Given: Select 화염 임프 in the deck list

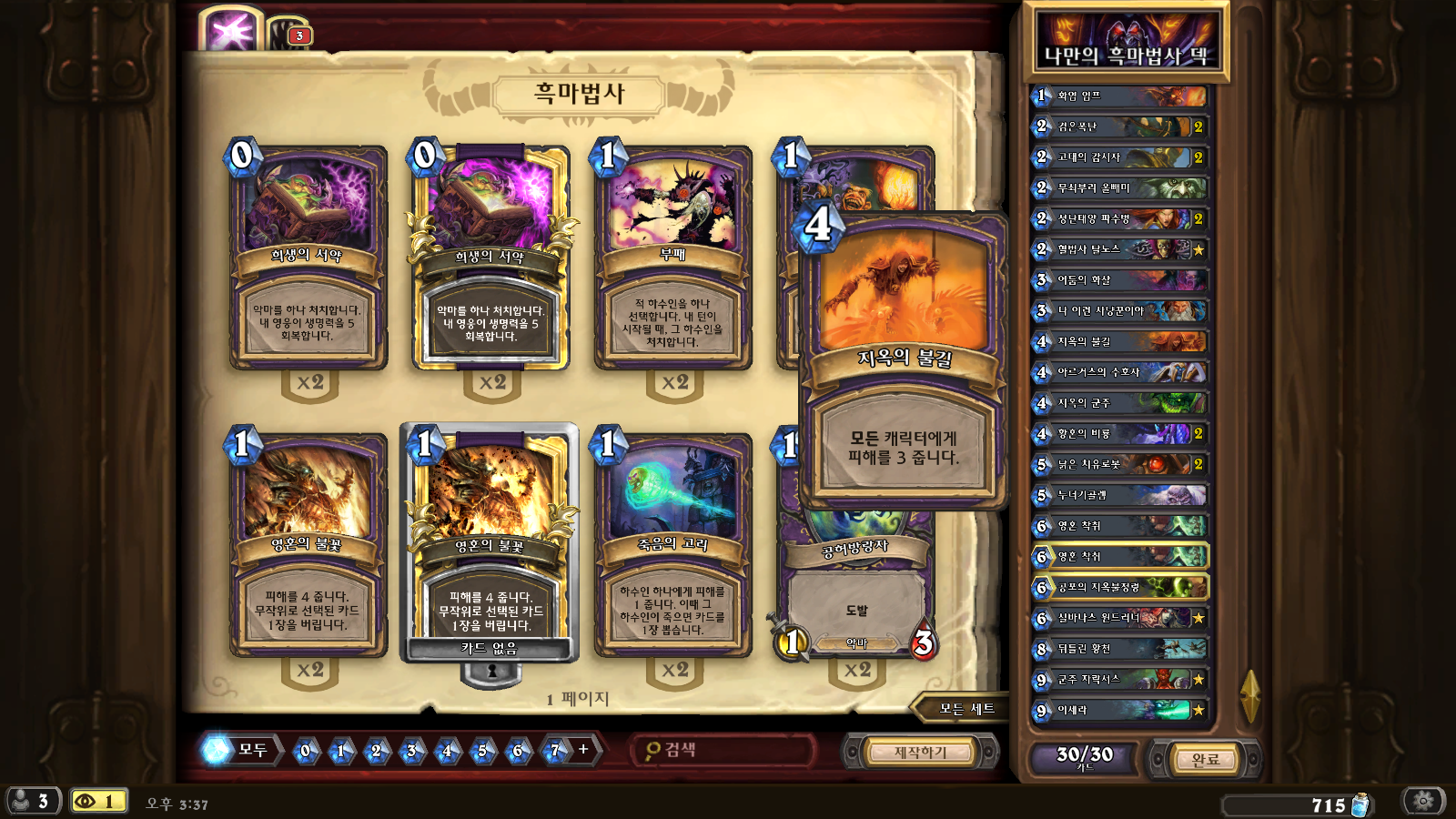Looking at the screenshot, I should [1119, 96].
